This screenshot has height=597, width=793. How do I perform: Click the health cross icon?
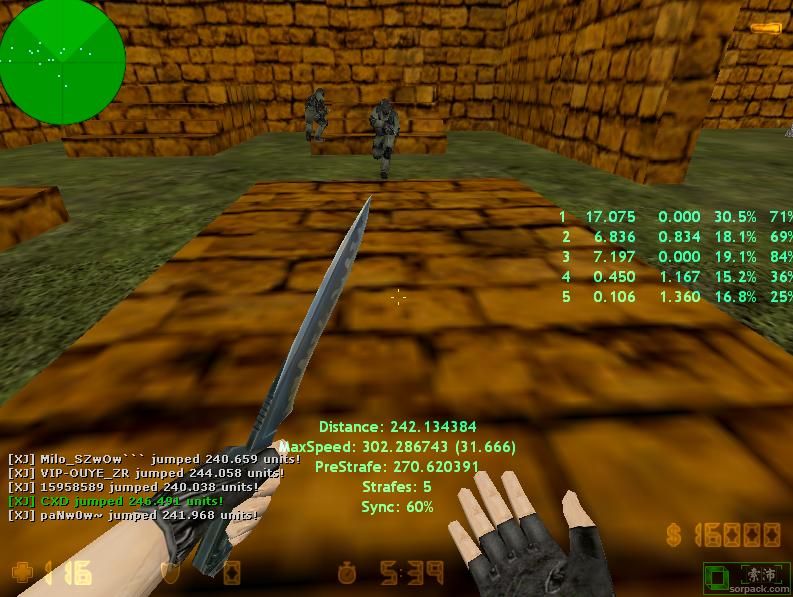coord(21,573)
